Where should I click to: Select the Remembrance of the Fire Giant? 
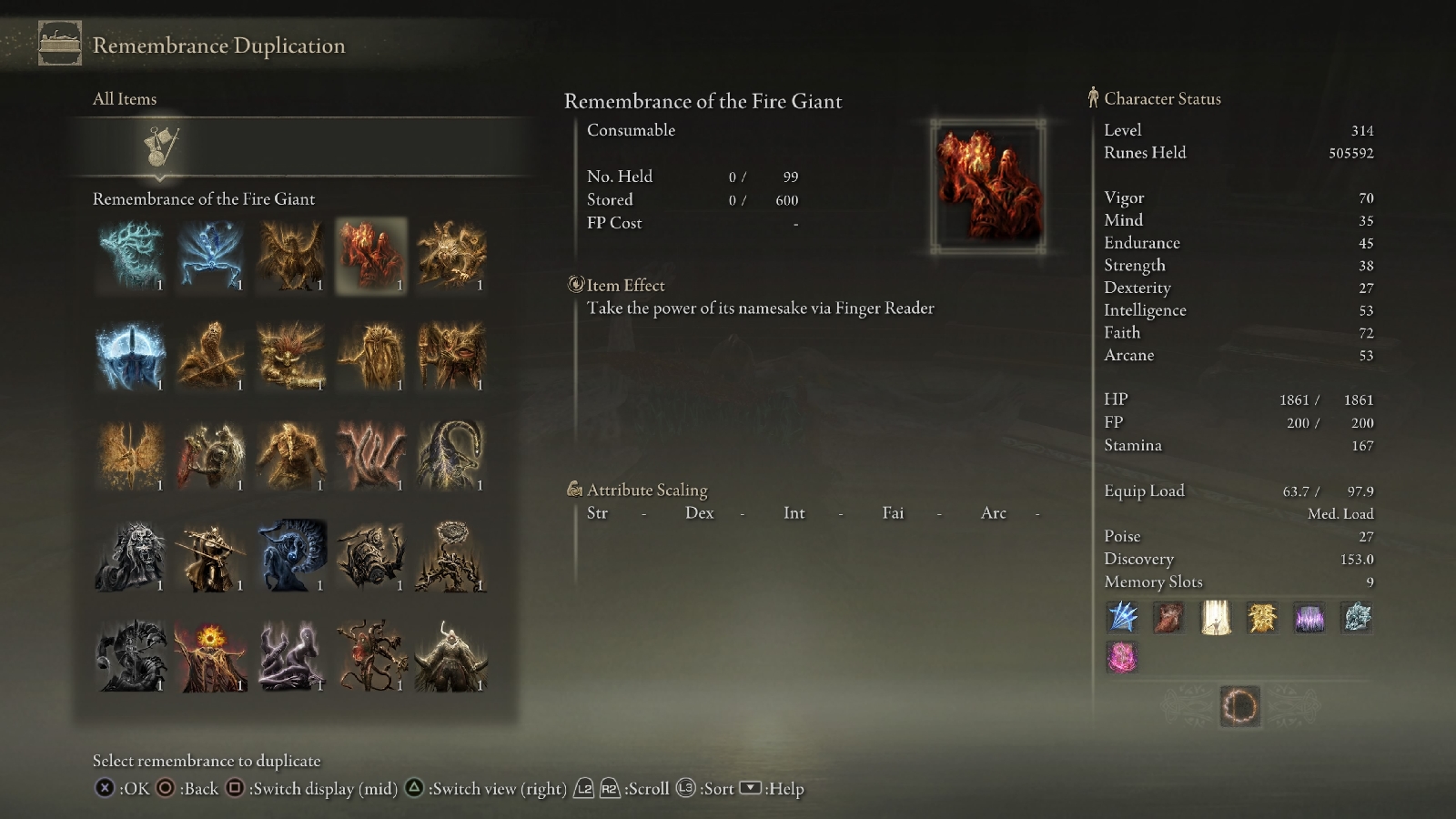(370, 256)
